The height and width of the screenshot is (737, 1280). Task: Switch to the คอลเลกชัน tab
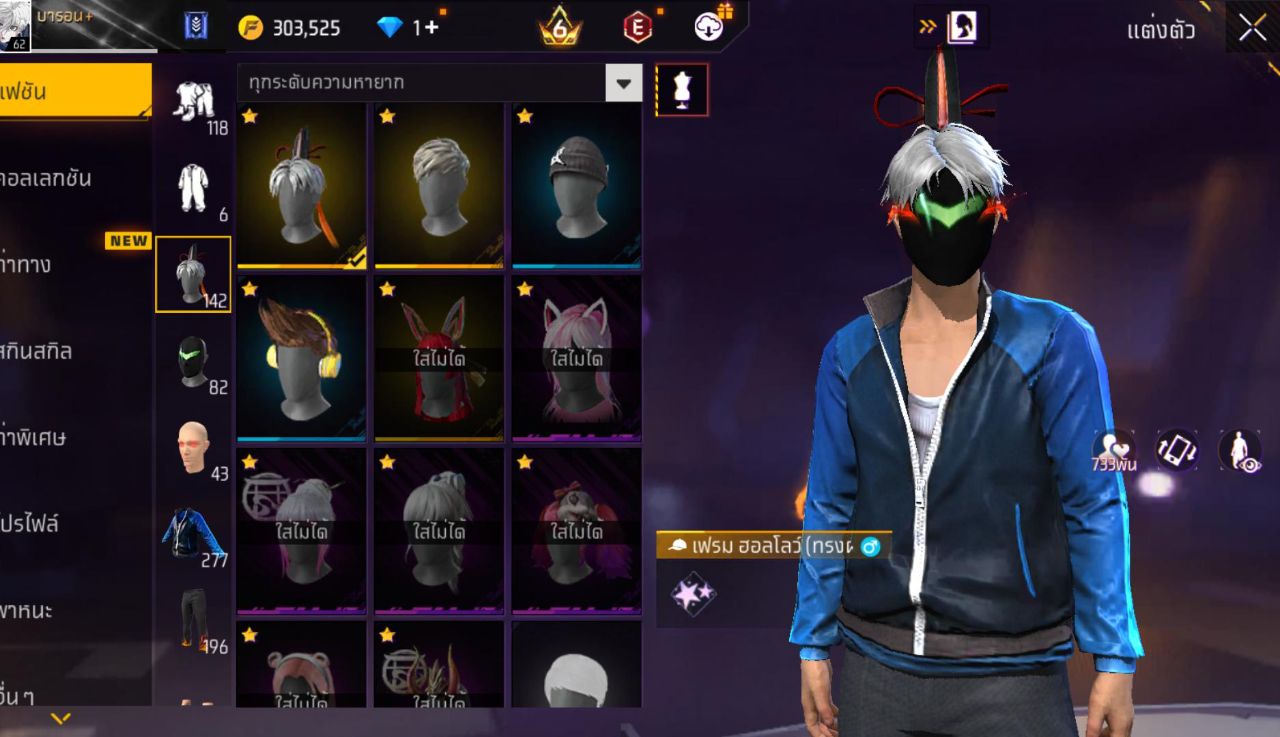tap(60, 178)
